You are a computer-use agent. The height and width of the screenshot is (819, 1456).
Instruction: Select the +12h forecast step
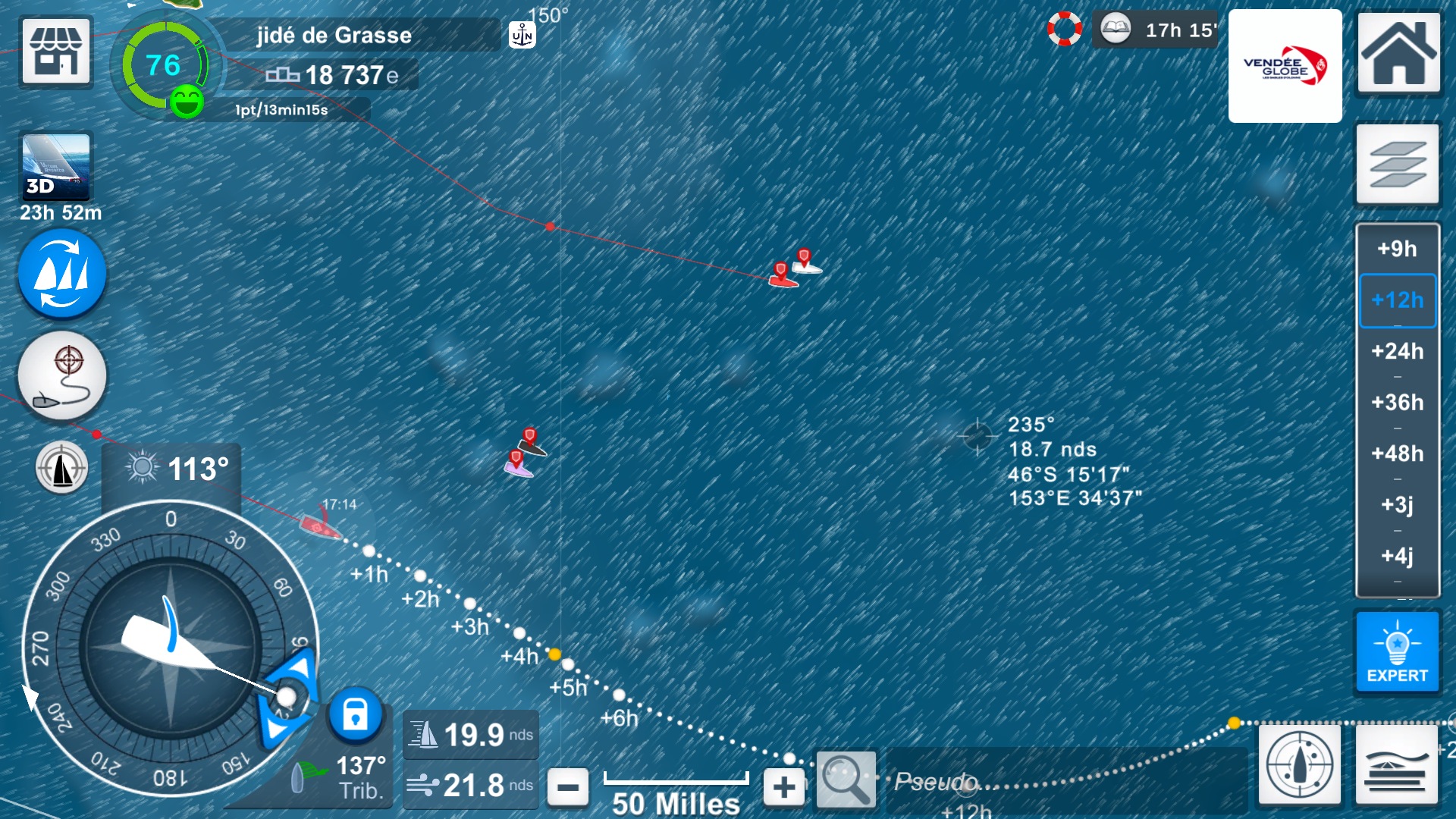pyautogui.click(x=1397, y=300)
